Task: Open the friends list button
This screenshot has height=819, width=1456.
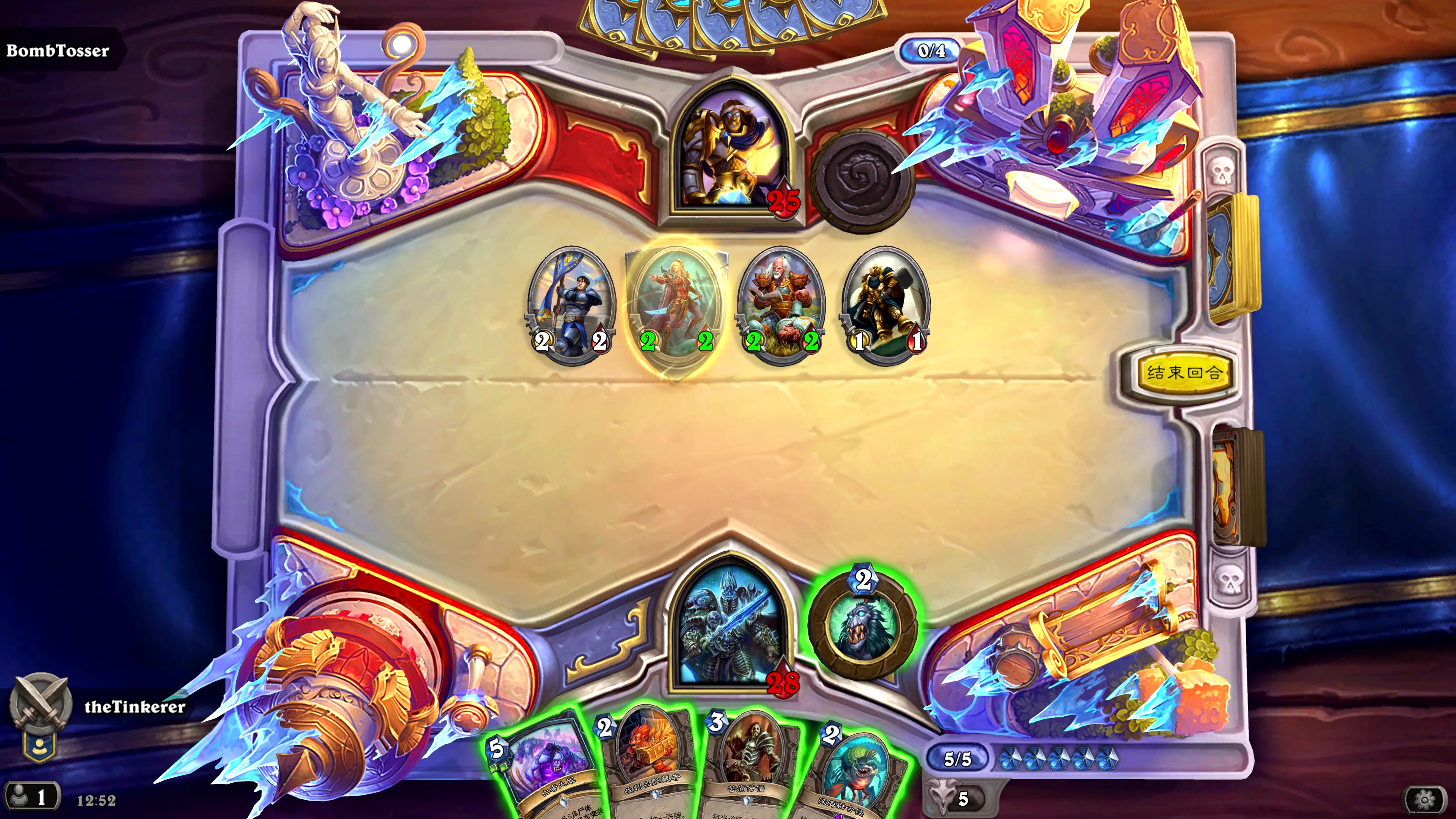Action: [x=31, y=797]
